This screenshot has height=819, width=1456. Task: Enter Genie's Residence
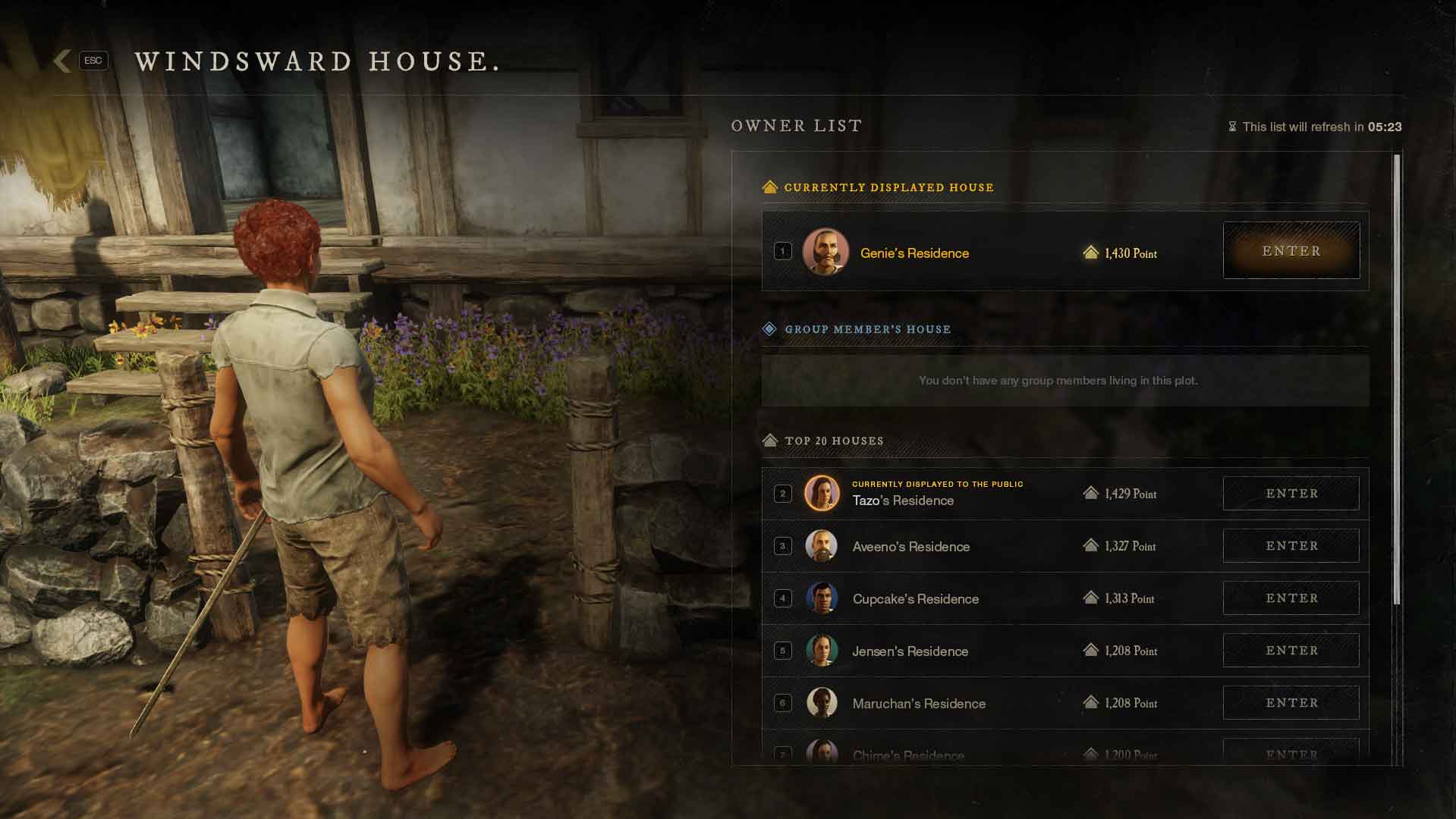tap(1291, 251)
